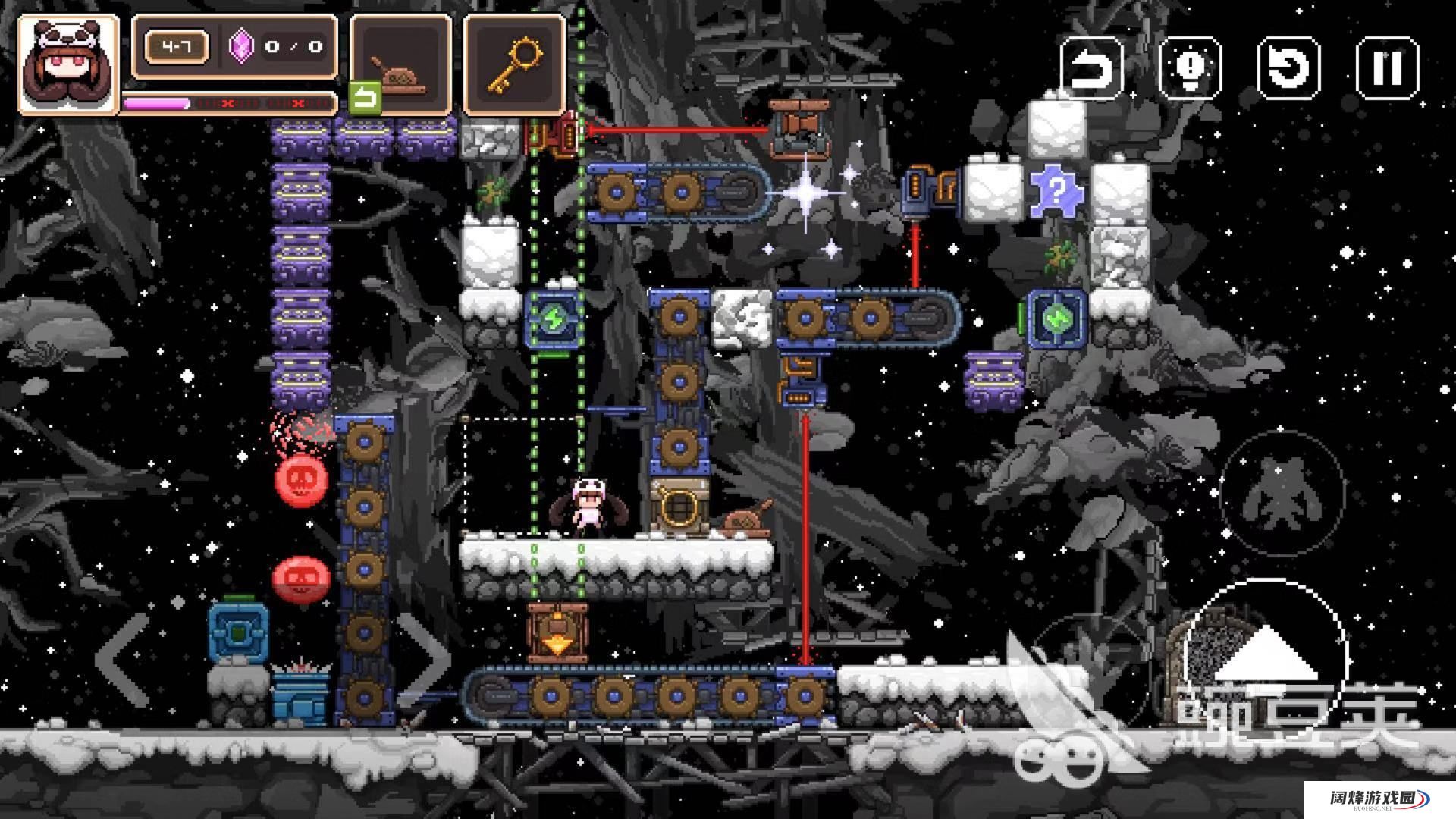The height and width of the screenshot is (819, 1456).
Task: Tap the panda girl character portrait
Action: coord(68,64)
